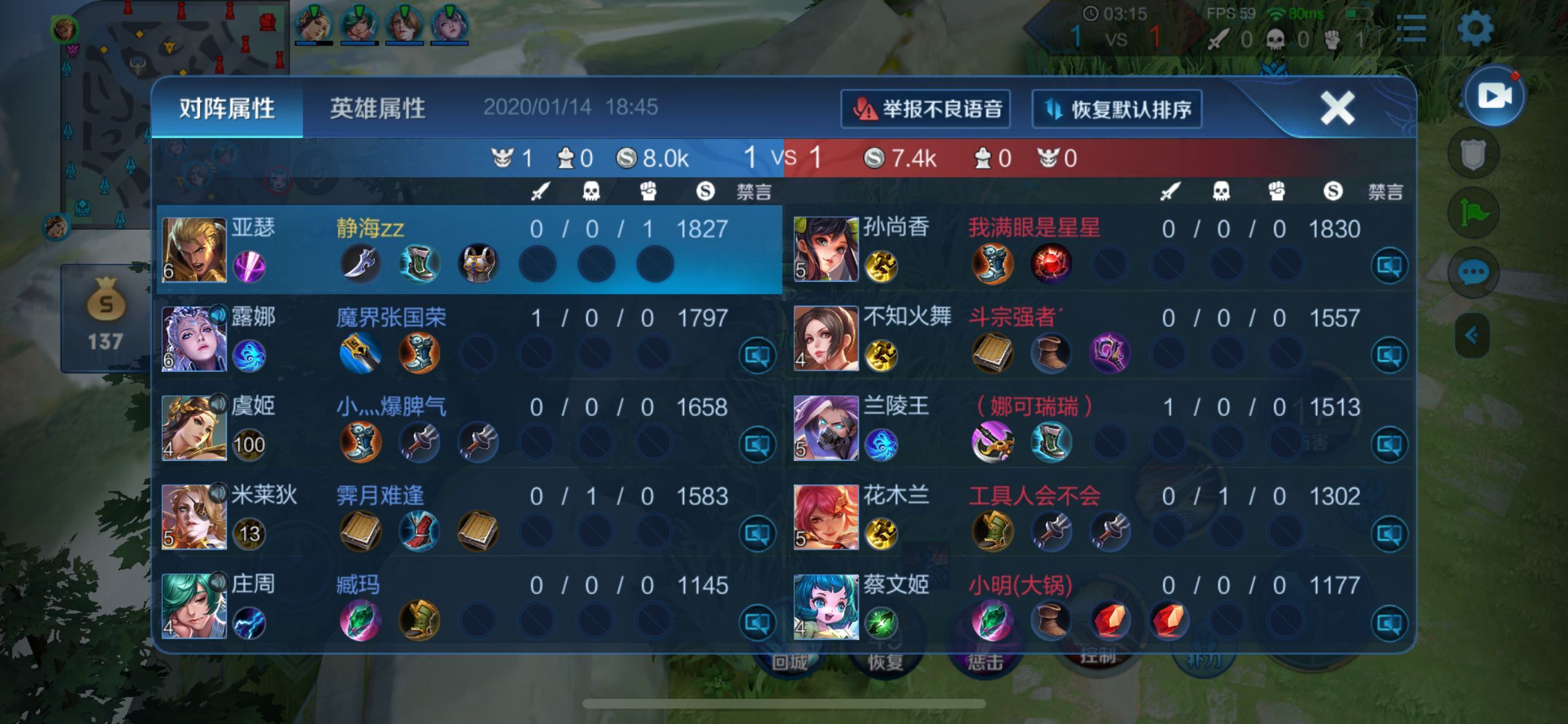This screenshot has width=1568, height=724.
Task: Mute player 魔界张国荣
Action: [x=757, y=355]
